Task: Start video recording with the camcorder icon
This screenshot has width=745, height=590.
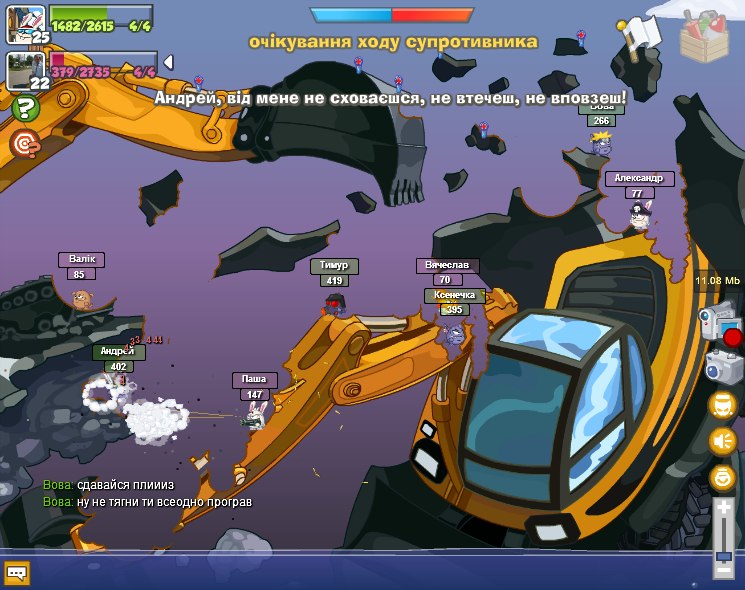Action: click(720, 325)
